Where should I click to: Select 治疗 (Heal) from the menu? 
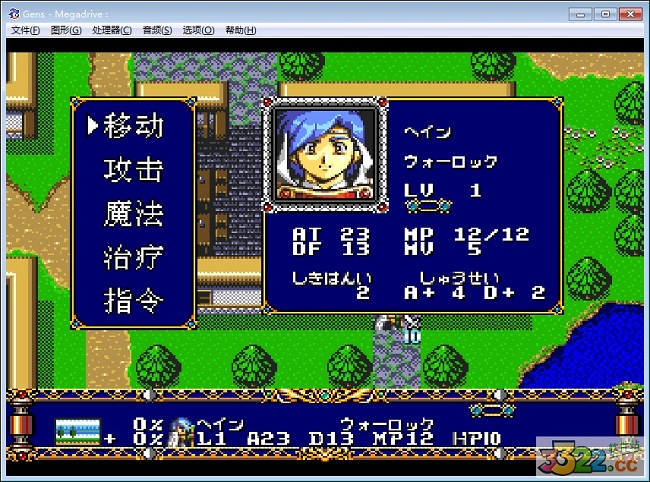point(133,257)
